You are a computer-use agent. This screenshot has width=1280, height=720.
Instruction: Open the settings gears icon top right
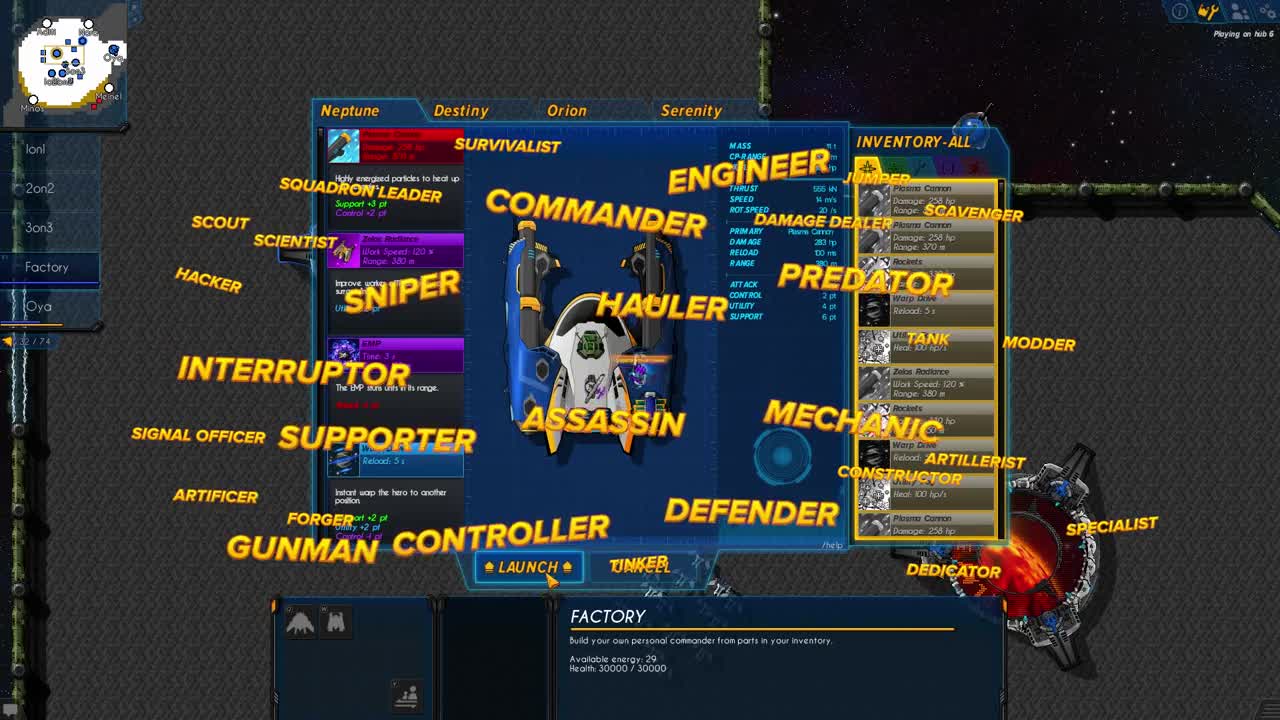[x=1266, y=12]
